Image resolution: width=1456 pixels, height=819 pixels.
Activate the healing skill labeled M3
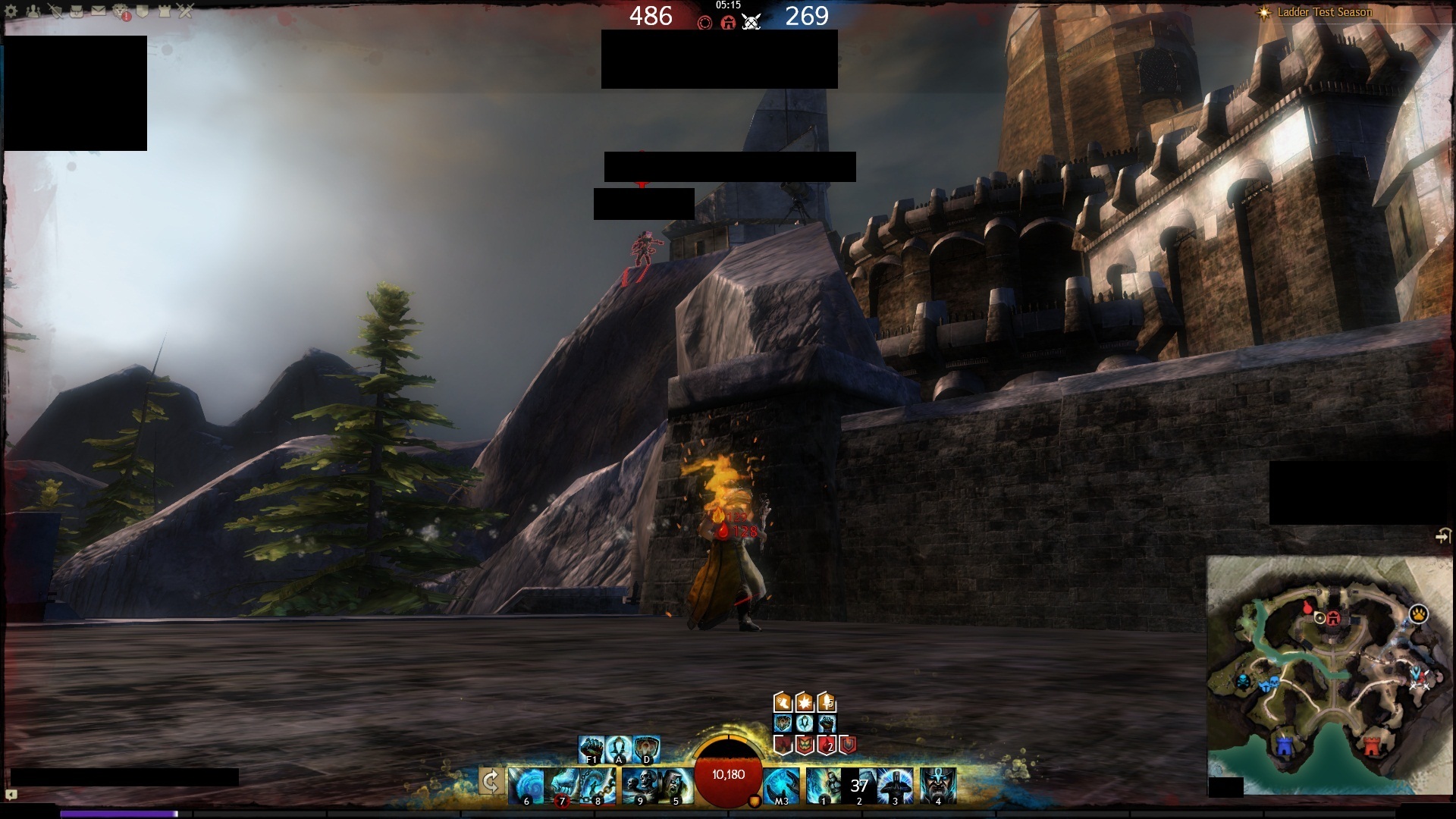pos(781,785)
